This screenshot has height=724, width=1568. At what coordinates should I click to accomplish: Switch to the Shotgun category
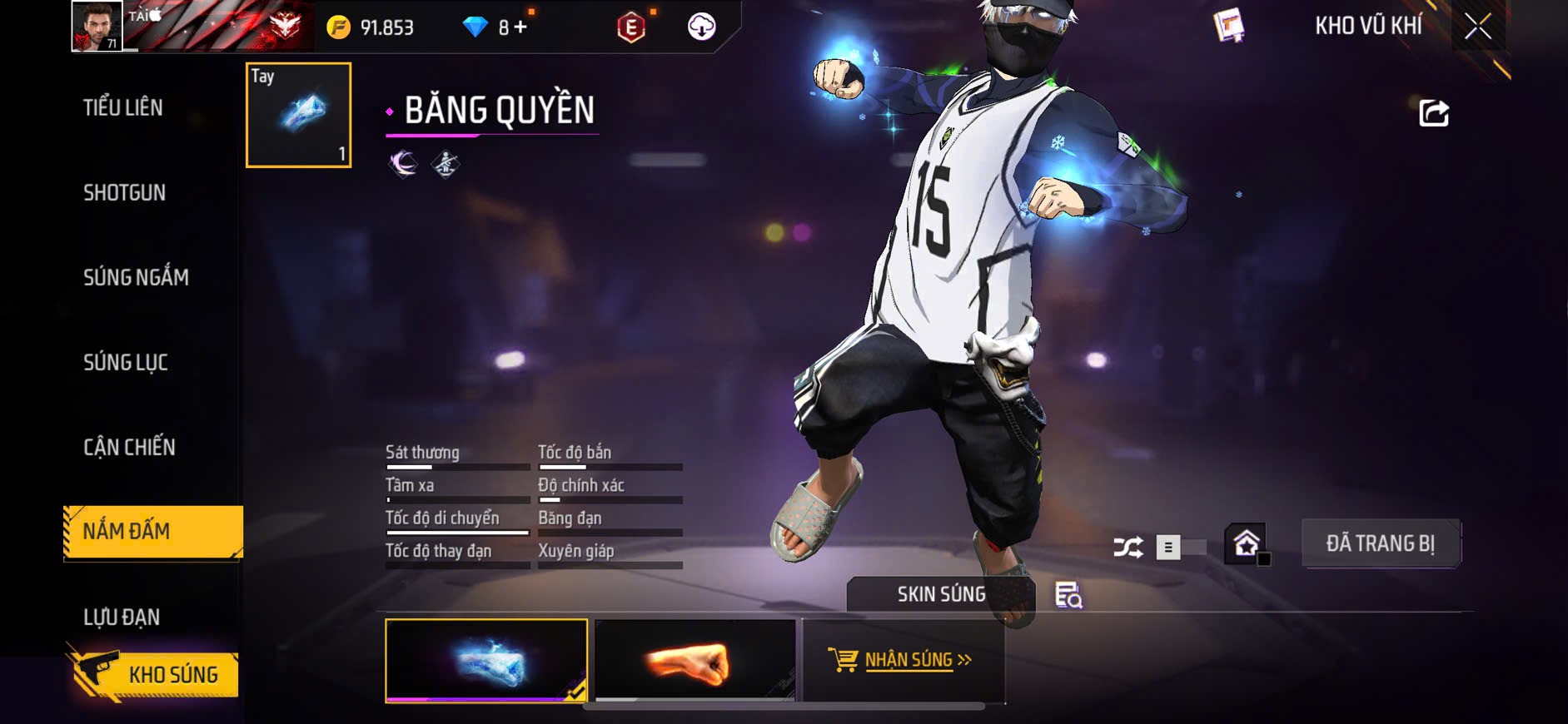(124, 193)
